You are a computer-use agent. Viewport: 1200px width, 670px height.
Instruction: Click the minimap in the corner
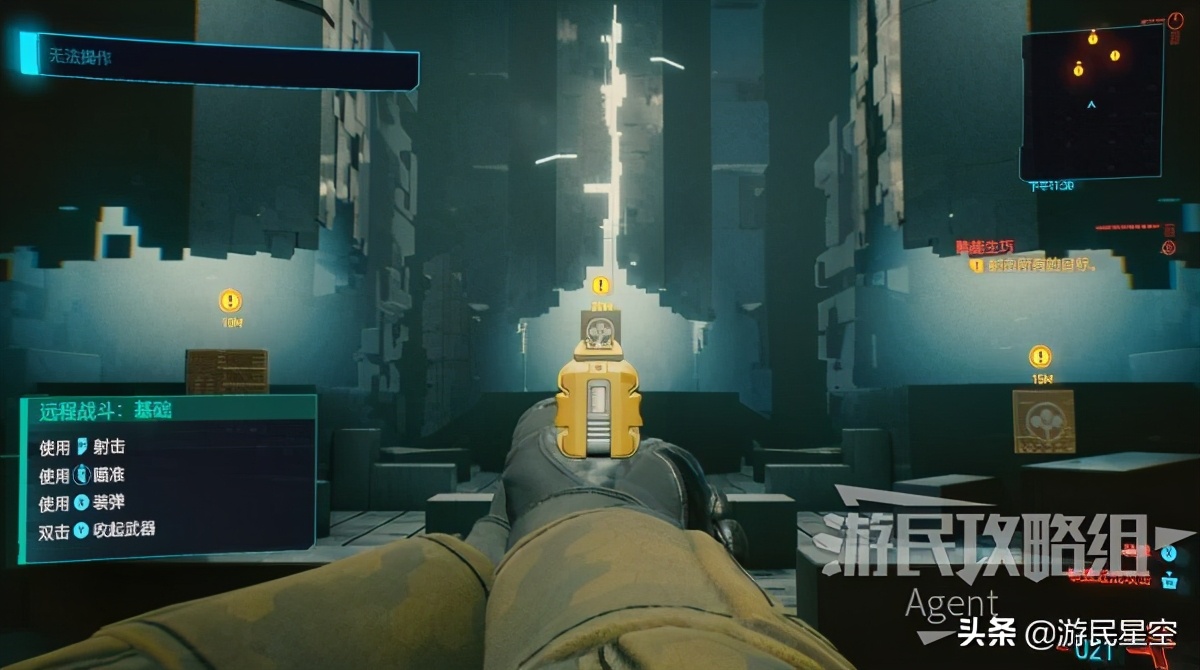(1093, 102)
